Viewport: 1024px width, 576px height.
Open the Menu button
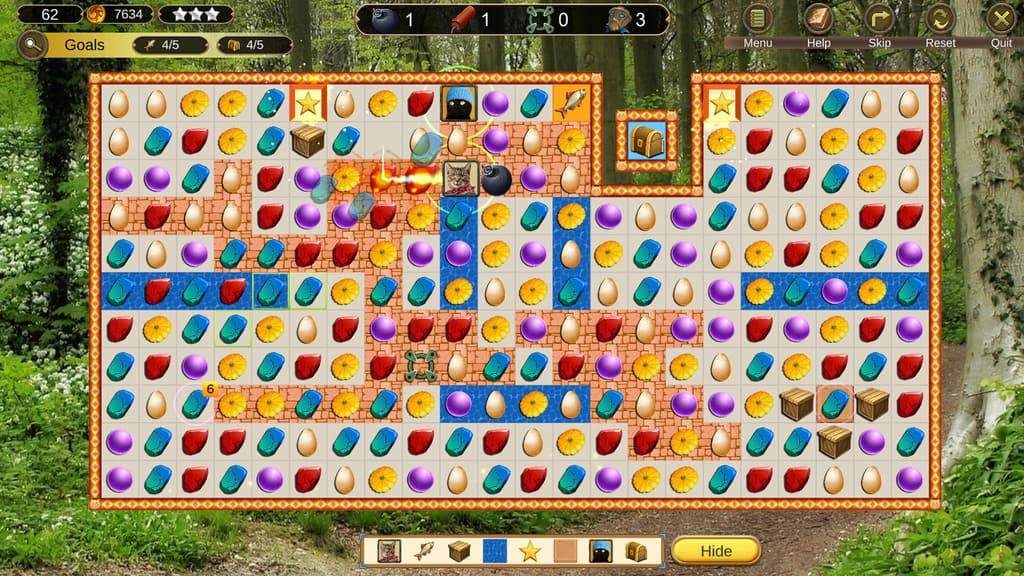tap(758, 19)
